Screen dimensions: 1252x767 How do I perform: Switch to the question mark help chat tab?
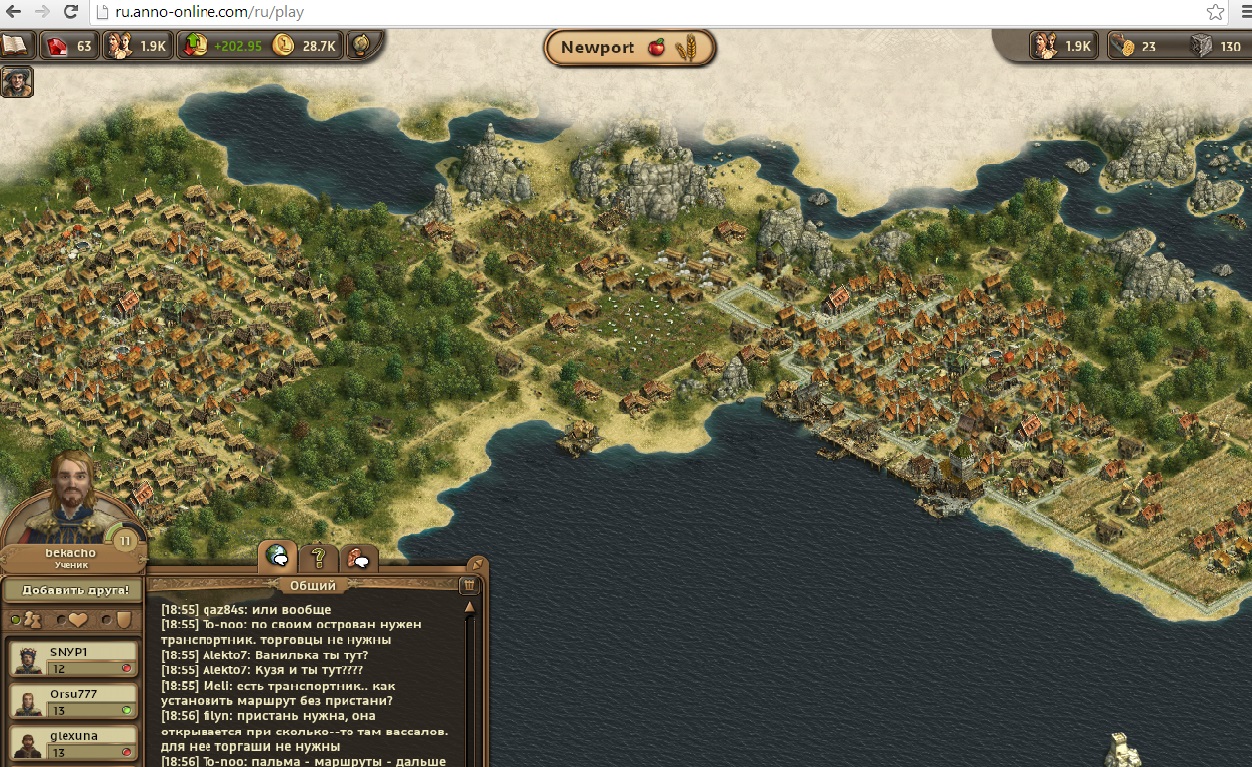pos(318,557)
